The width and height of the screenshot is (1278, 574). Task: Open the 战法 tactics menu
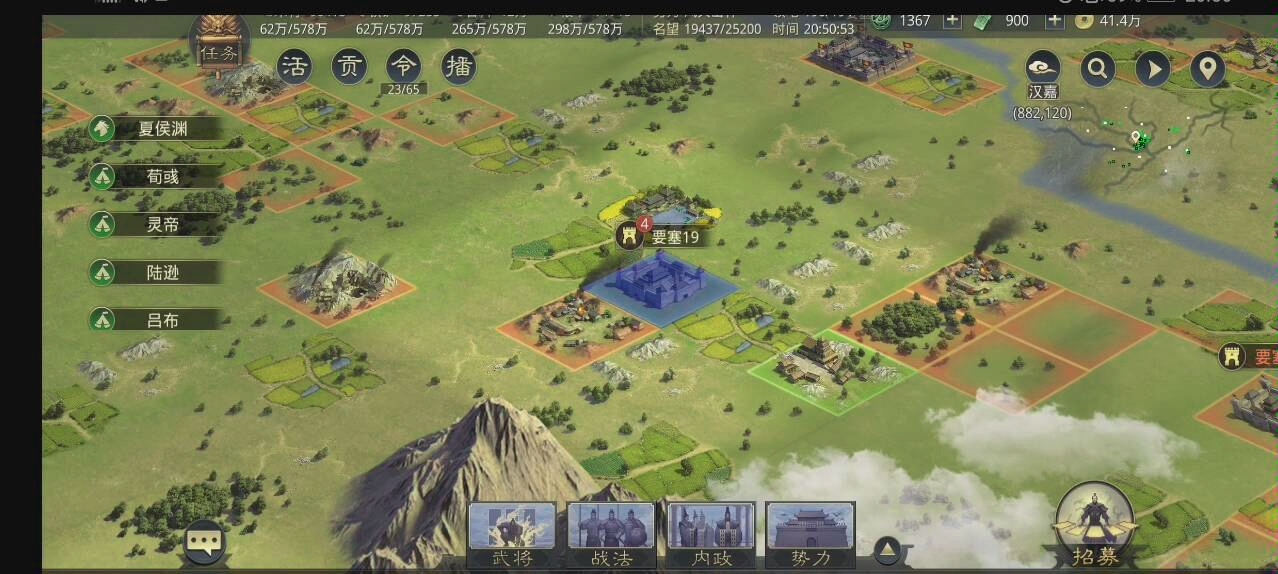[611, 535]
